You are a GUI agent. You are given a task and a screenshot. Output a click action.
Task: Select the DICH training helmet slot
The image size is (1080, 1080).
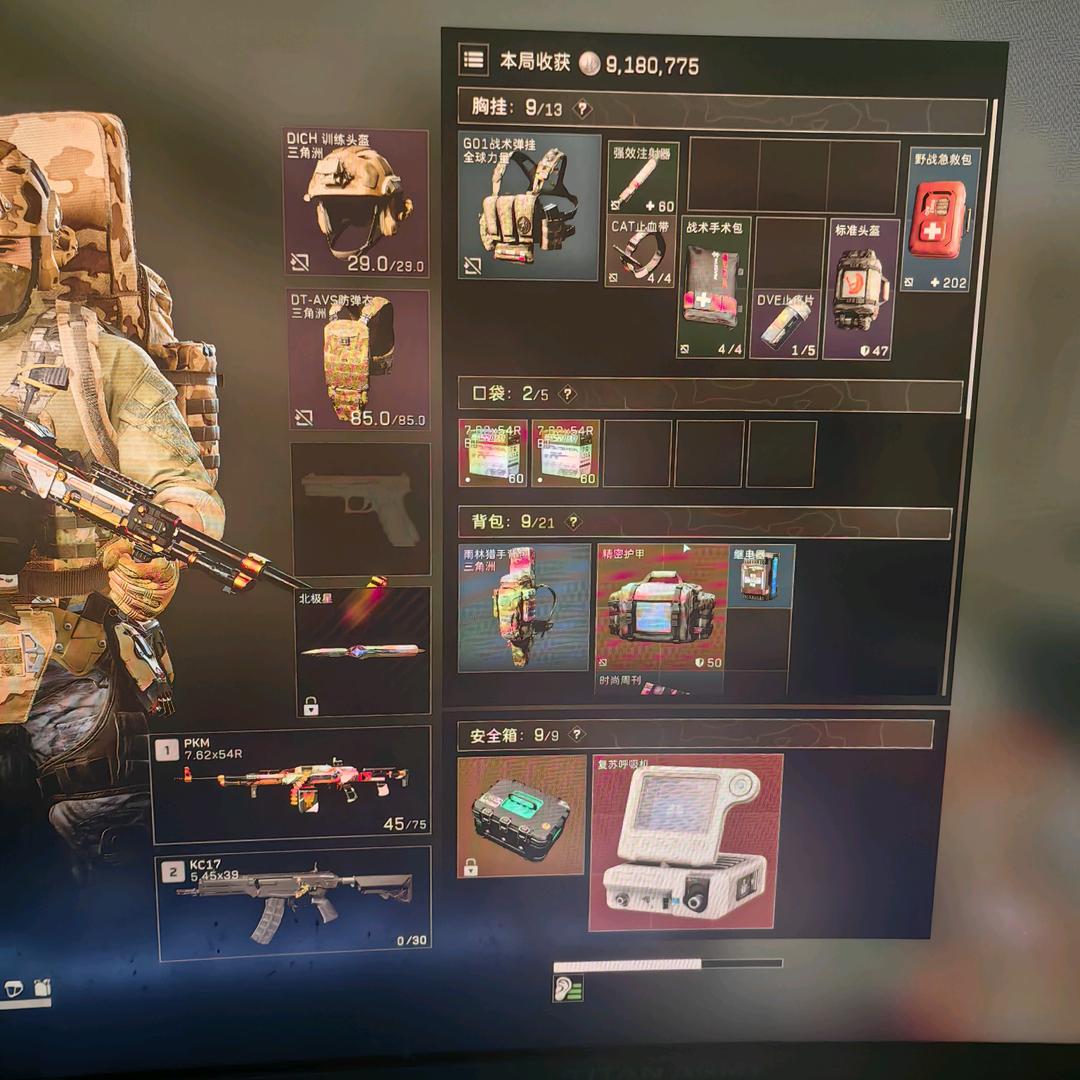[356, 203]
